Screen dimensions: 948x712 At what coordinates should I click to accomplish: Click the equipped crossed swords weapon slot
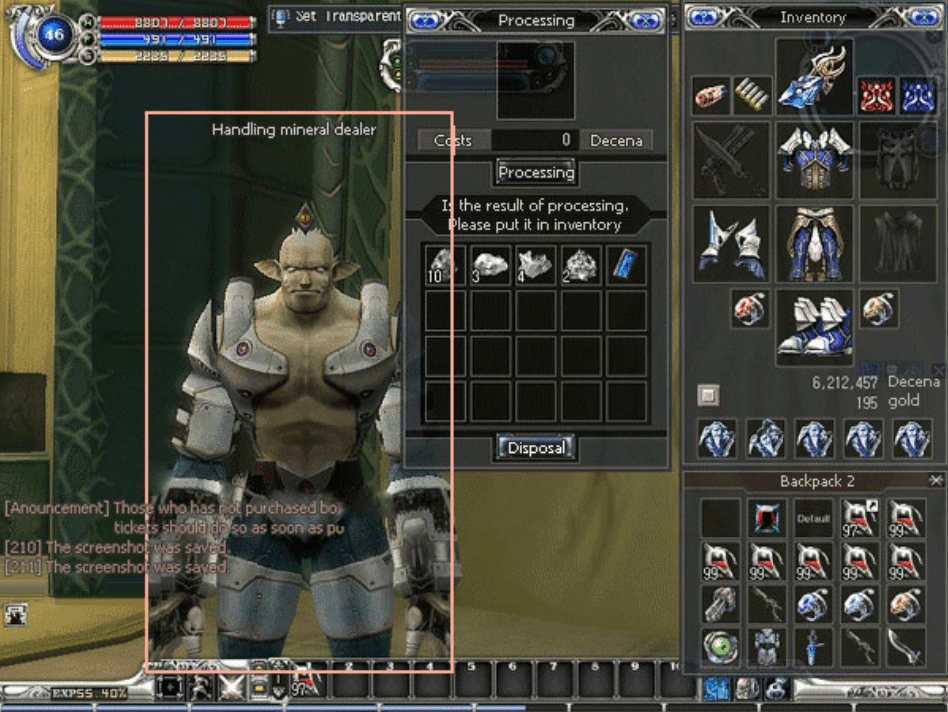point(731,160)
